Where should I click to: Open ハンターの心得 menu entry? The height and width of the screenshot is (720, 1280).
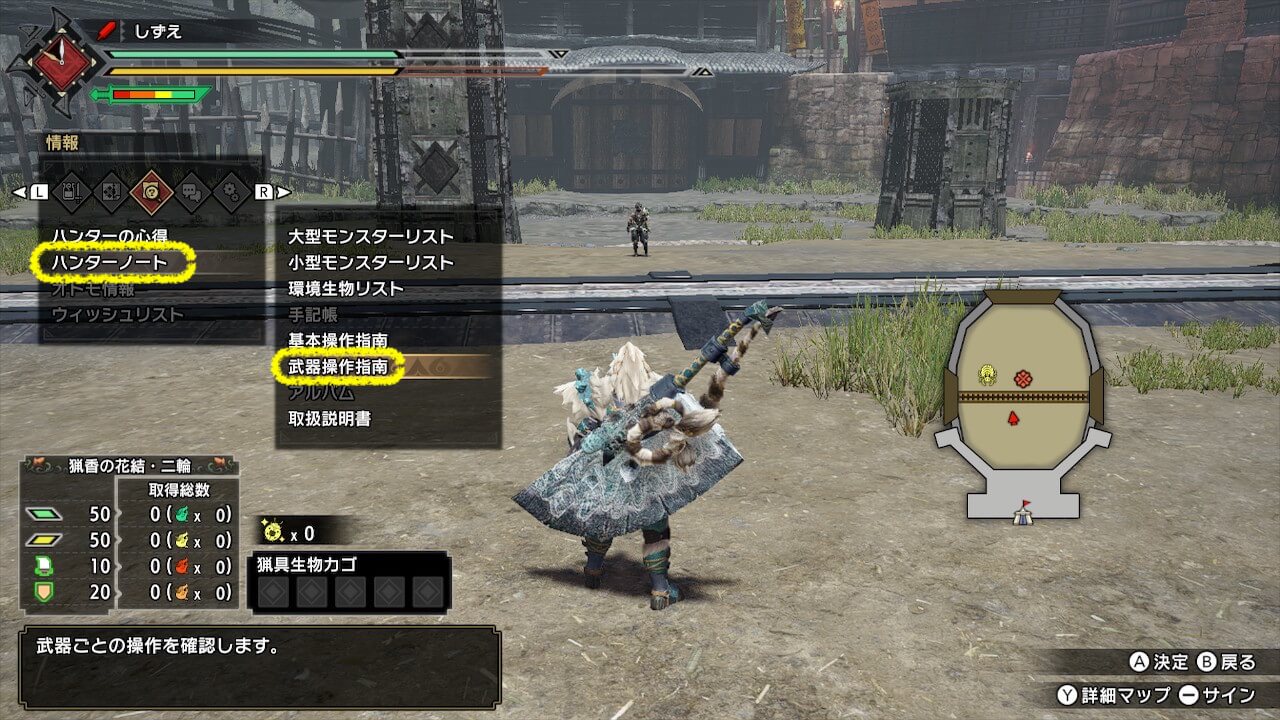tap(111, 236)
